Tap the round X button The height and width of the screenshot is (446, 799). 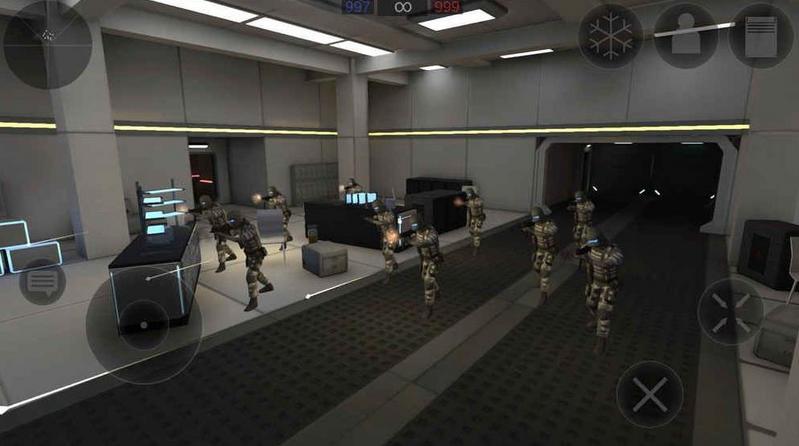coord(649,394)
